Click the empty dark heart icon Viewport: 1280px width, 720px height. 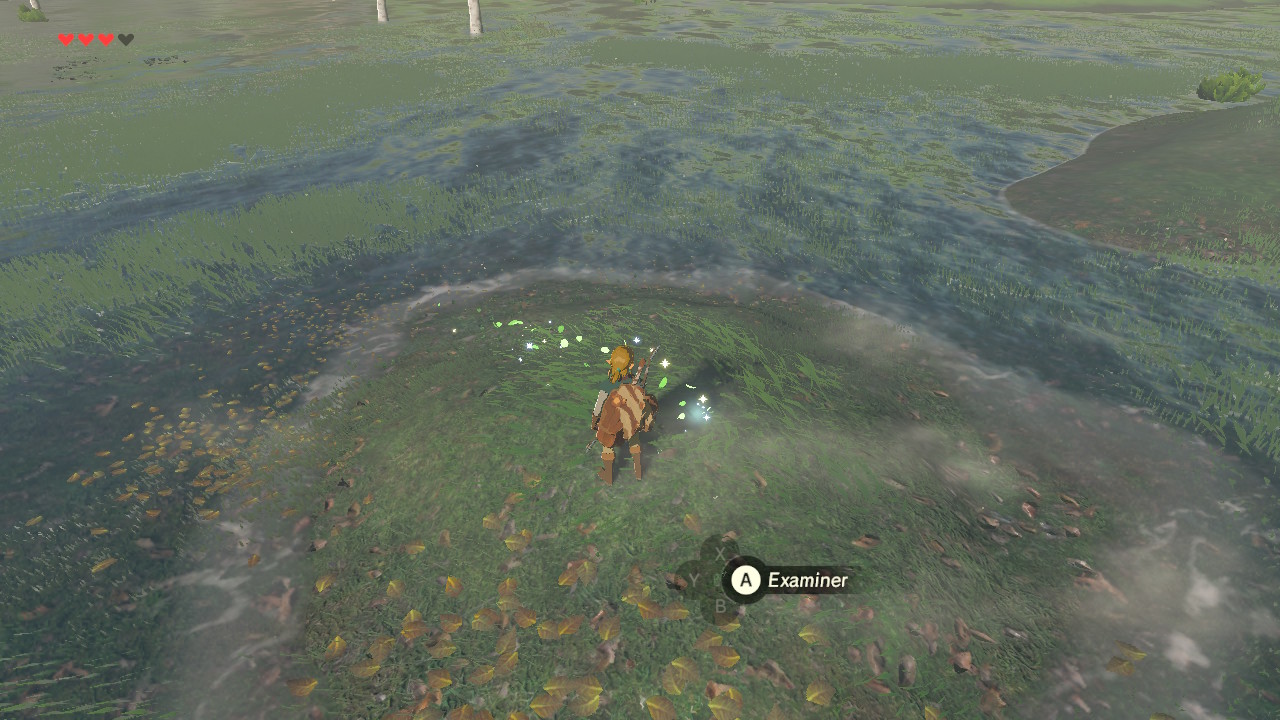[x=126, y=38]
